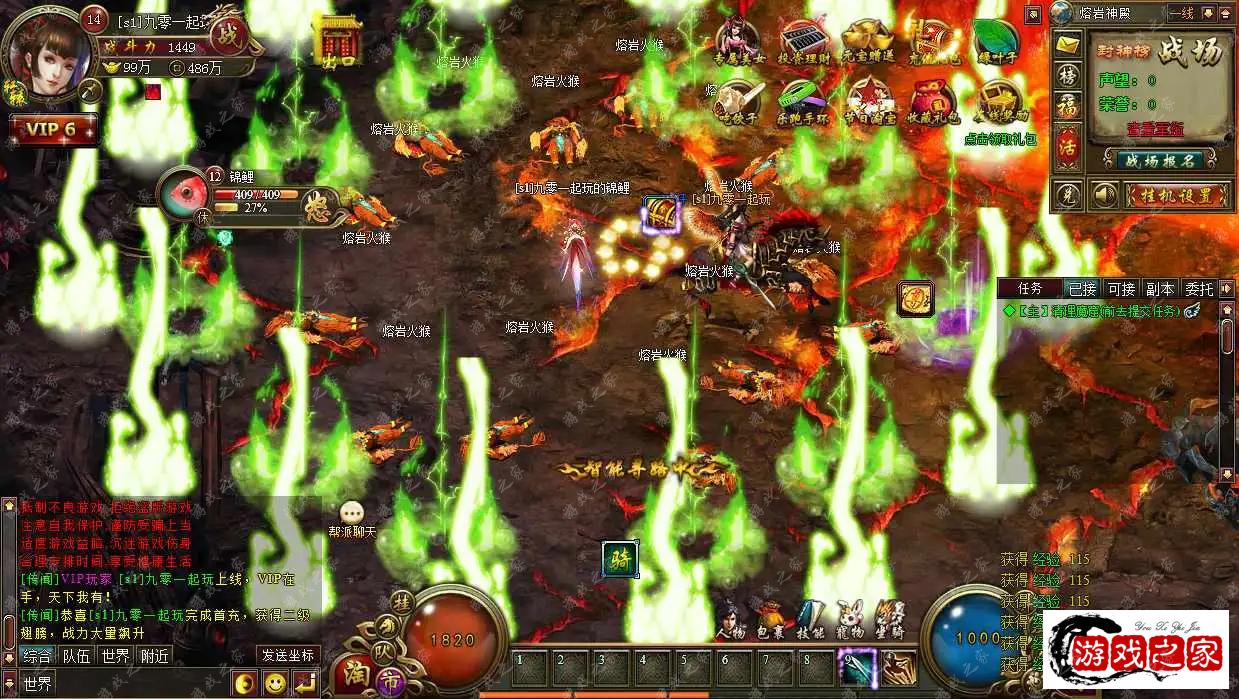Screen dimensions: 1239x699
Task: Open the mail envelope icon
Action: (x=1068, y=45)
